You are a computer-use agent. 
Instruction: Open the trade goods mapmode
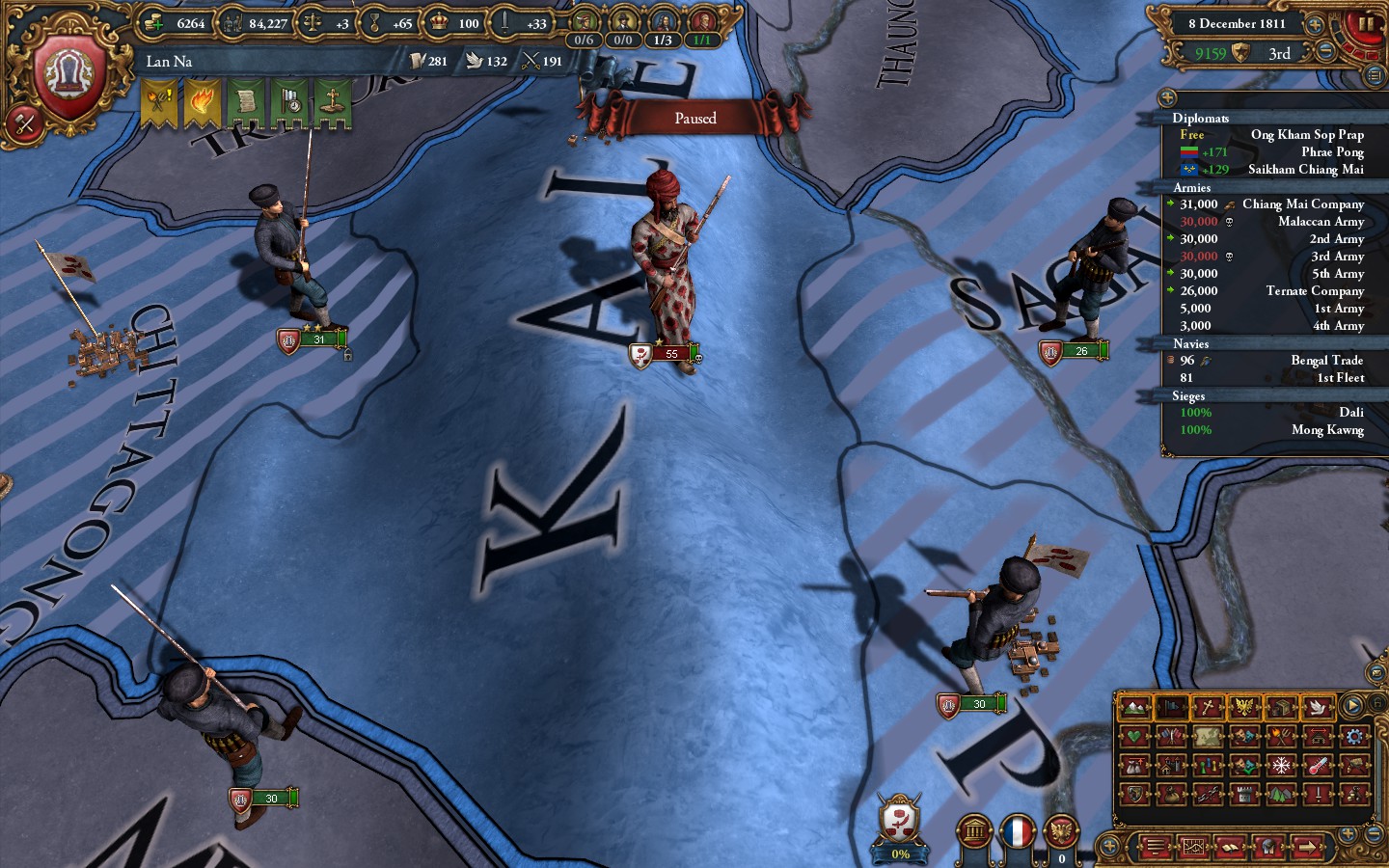[1280, 708]
